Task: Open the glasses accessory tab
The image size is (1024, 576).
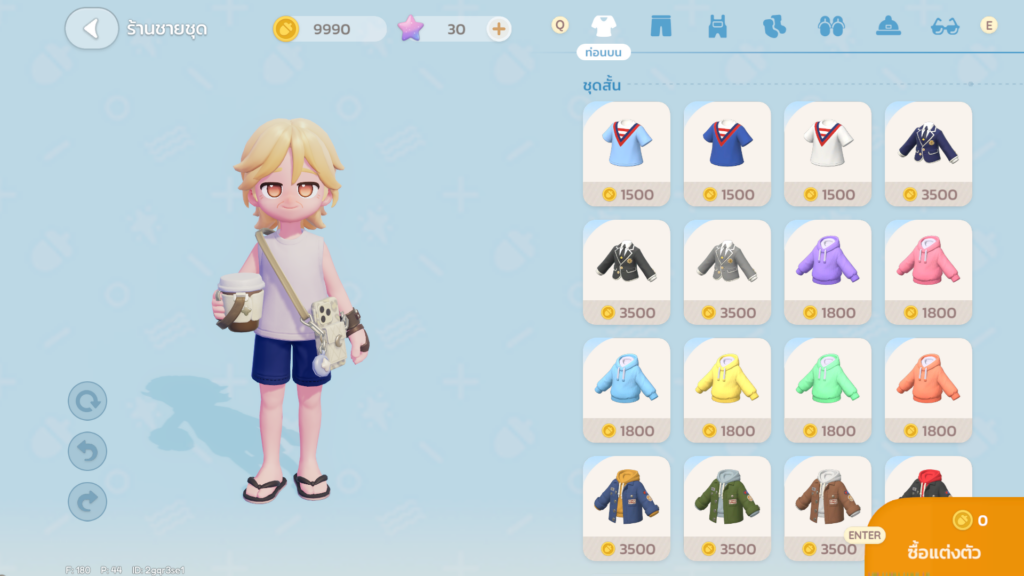Action: coord(945,26)
